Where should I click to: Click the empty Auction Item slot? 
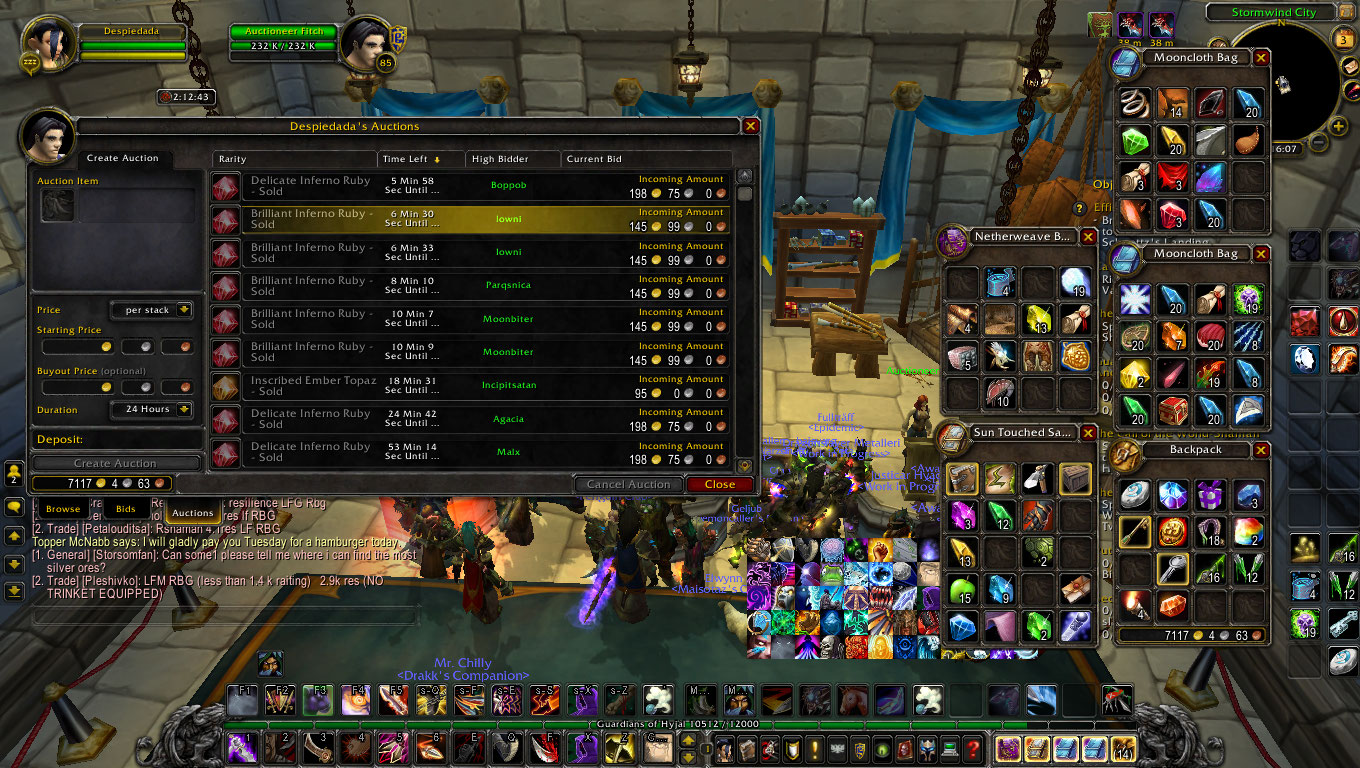pos(57,205)
